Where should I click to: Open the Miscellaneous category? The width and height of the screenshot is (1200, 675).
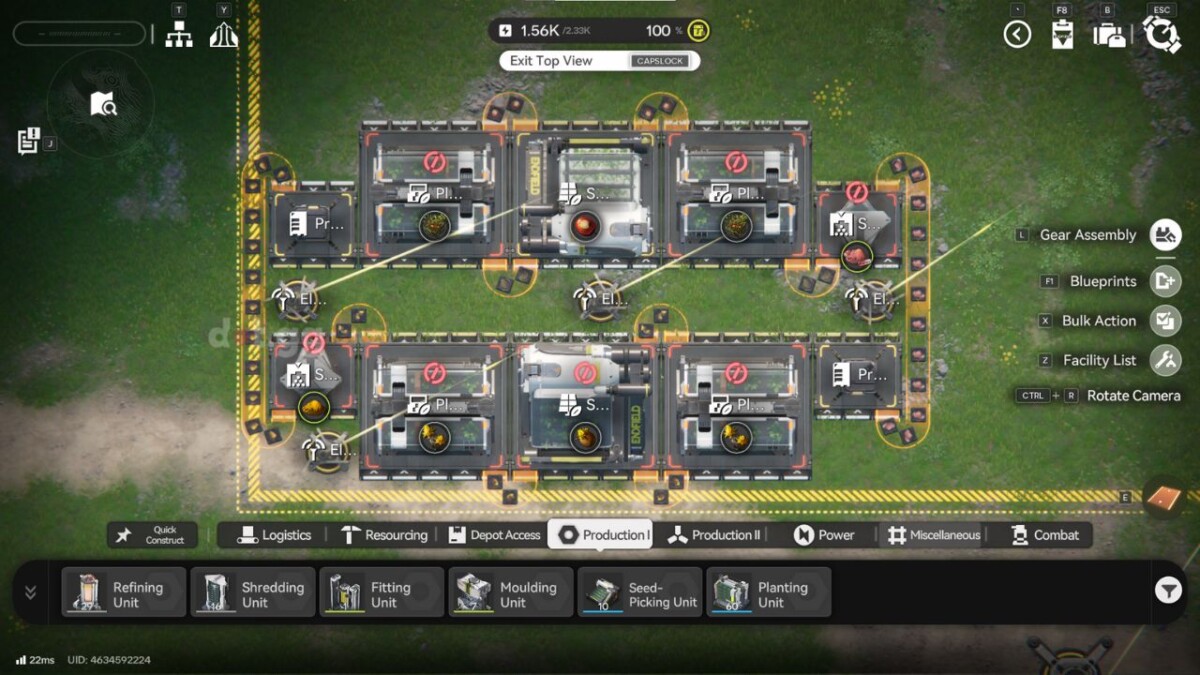pyautogui.click(x=933, y=535)
